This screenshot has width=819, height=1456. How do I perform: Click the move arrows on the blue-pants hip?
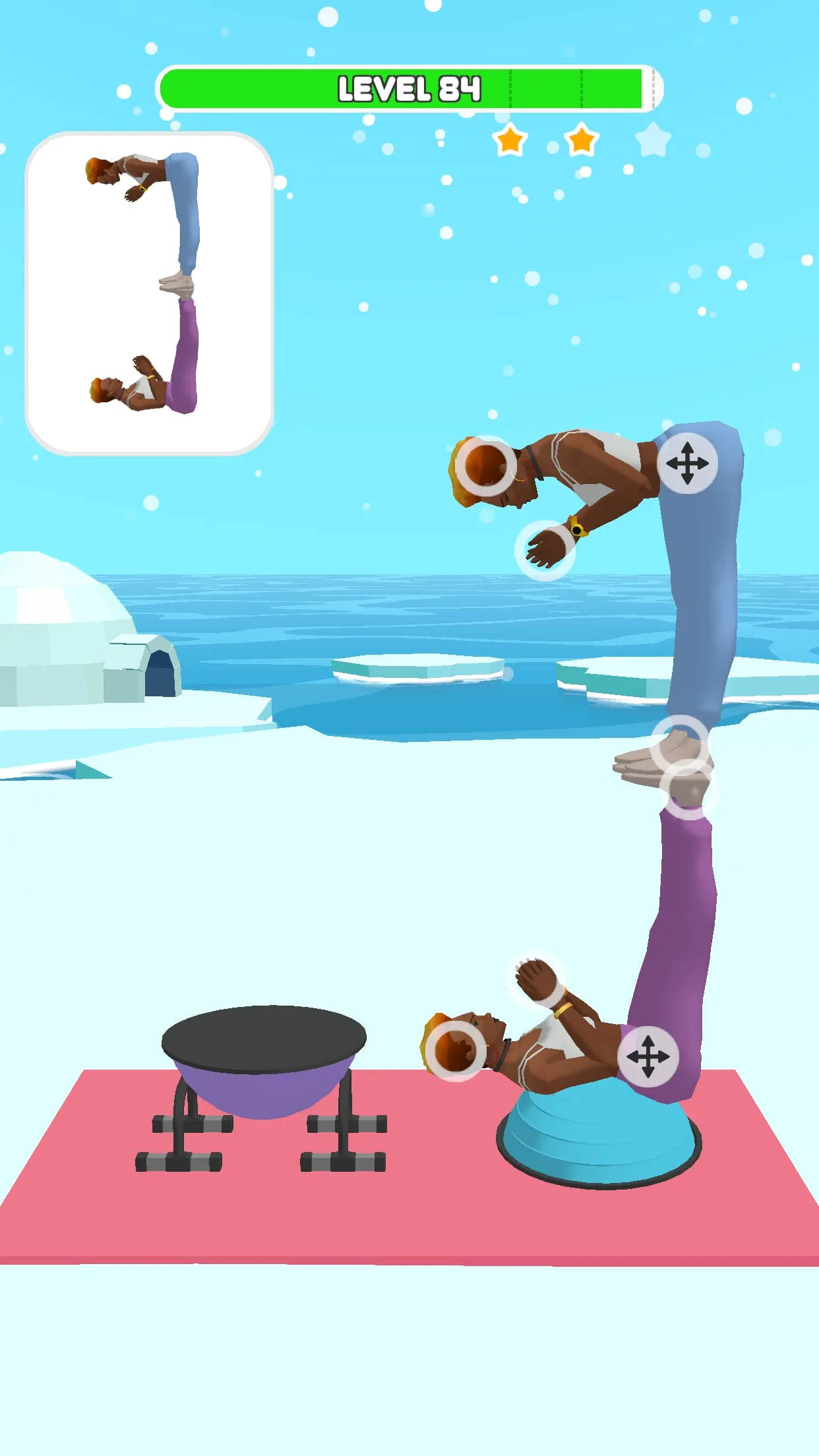tap(687, 463)
